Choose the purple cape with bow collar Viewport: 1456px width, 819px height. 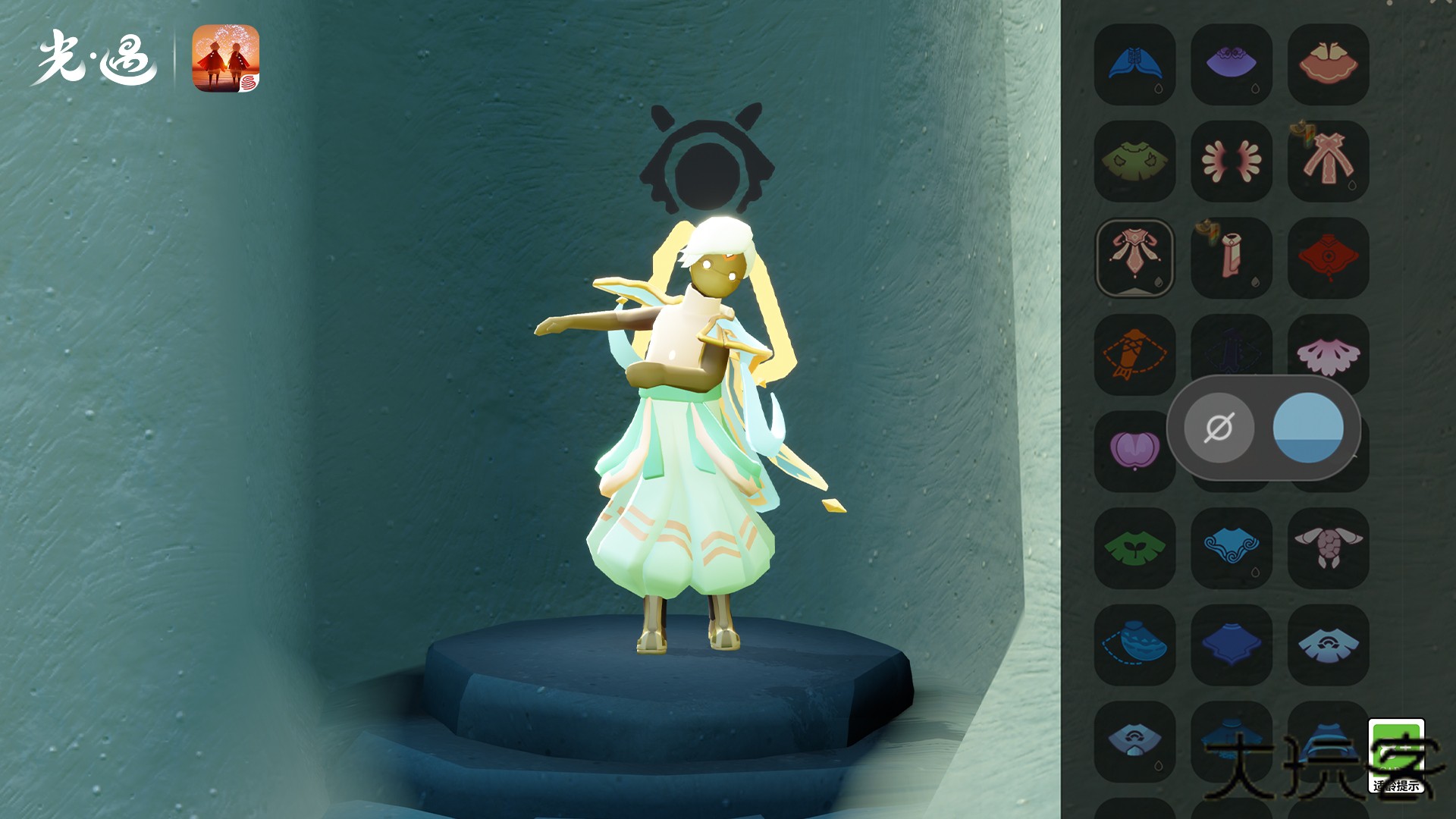coord(1231,64)
